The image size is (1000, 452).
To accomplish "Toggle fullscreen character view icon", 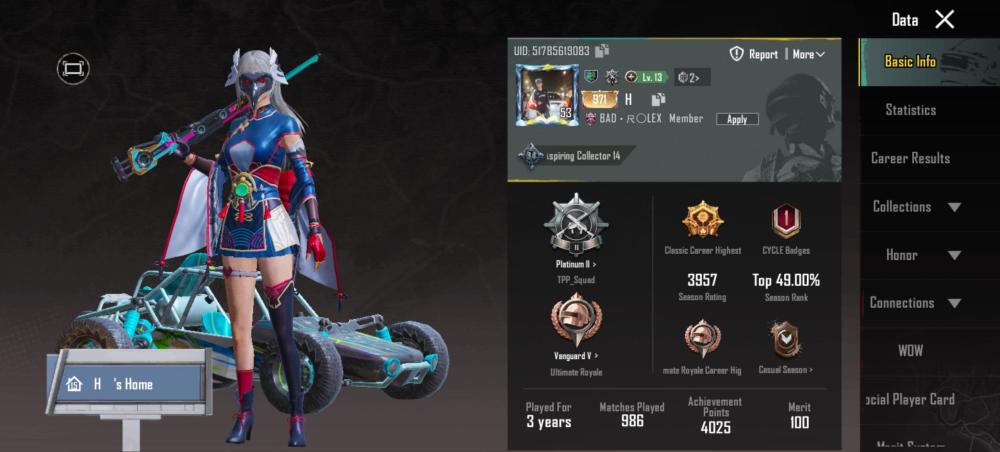I will pos(73,68).
